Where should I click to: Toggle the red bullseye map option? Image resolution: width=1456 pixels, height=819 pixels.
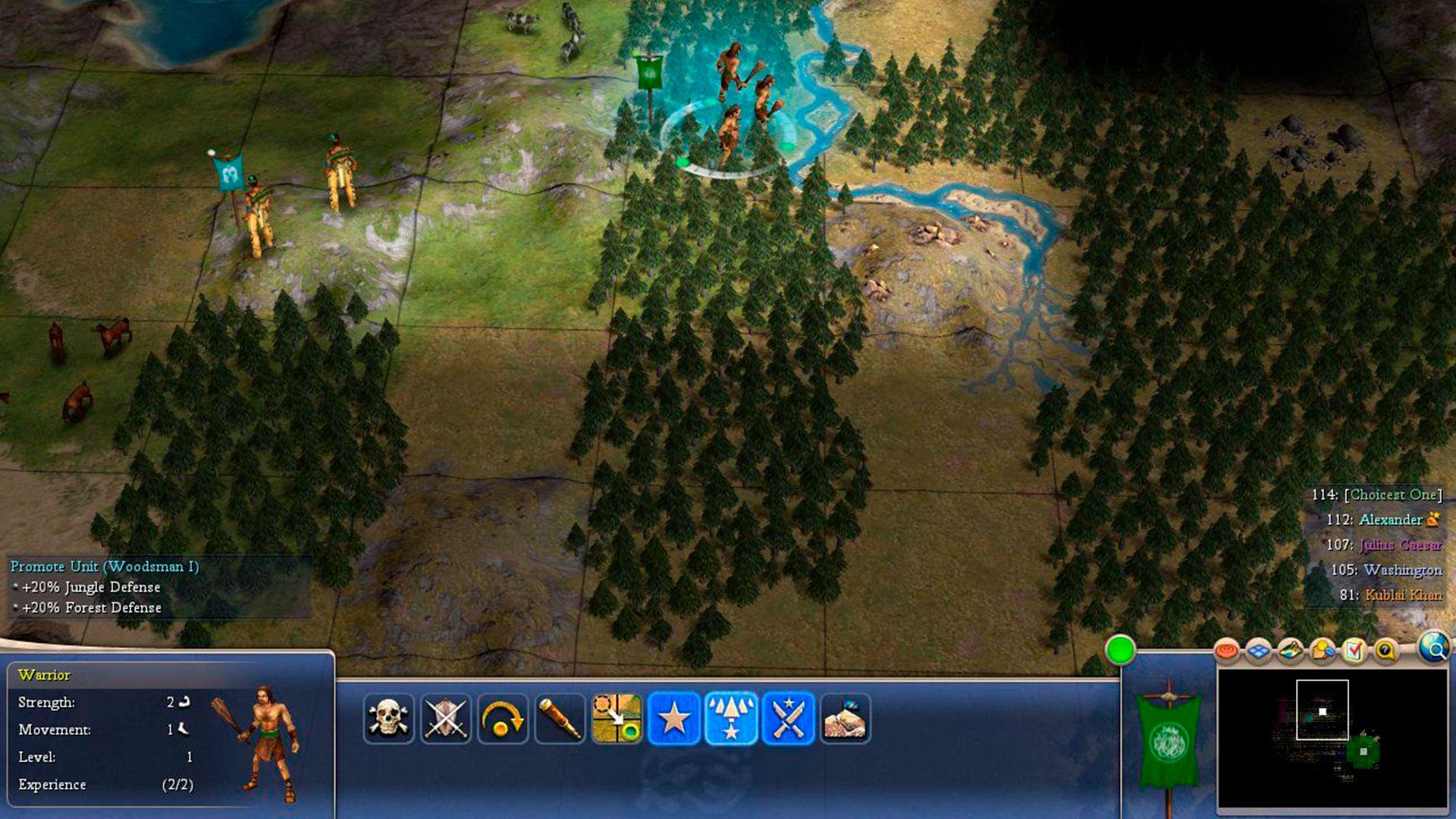point(1226,651)
